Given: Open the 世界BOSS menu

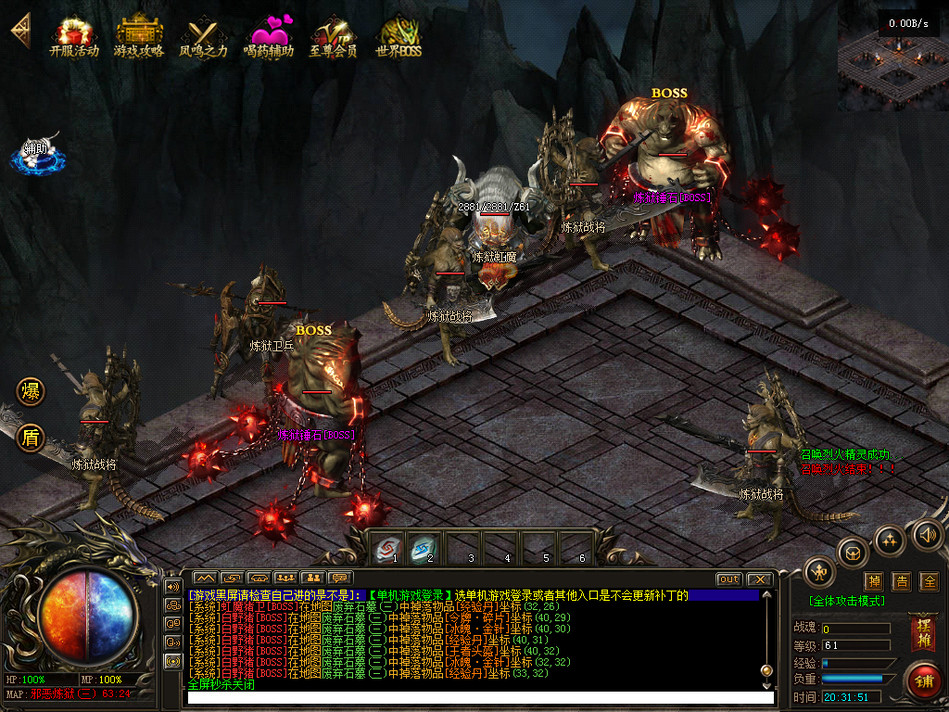Looking at the screenshot, I should coord(398,36).
